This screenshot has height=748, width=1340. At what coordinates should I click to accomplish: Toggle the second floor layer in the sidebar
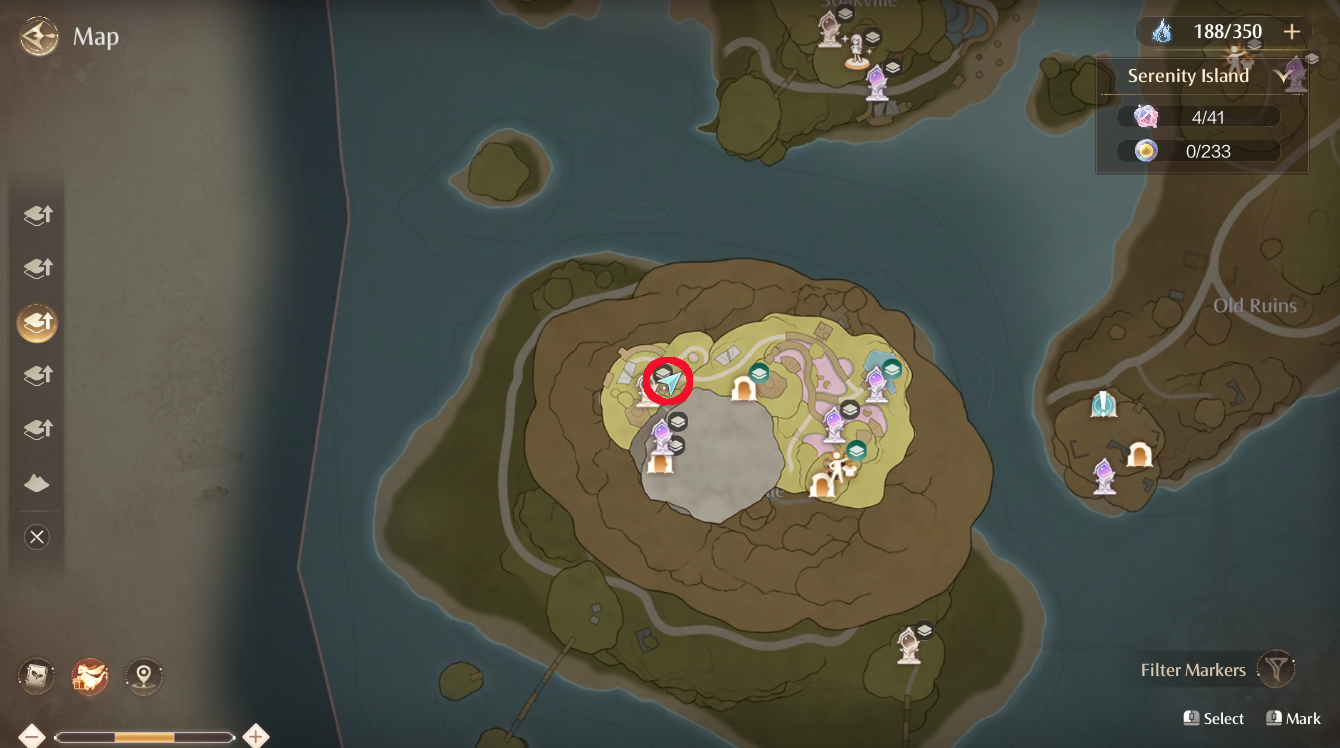pyautogui.click(x=37, y=268)
